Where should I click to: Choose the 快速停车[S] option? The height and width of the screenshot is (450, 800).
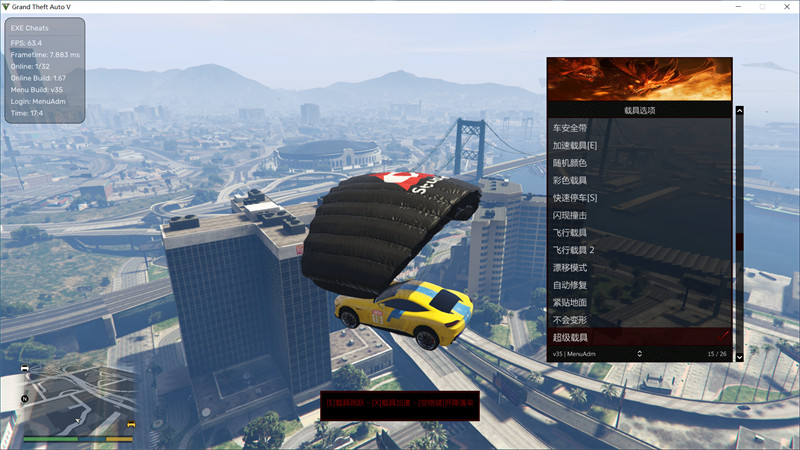click(575, 198)
